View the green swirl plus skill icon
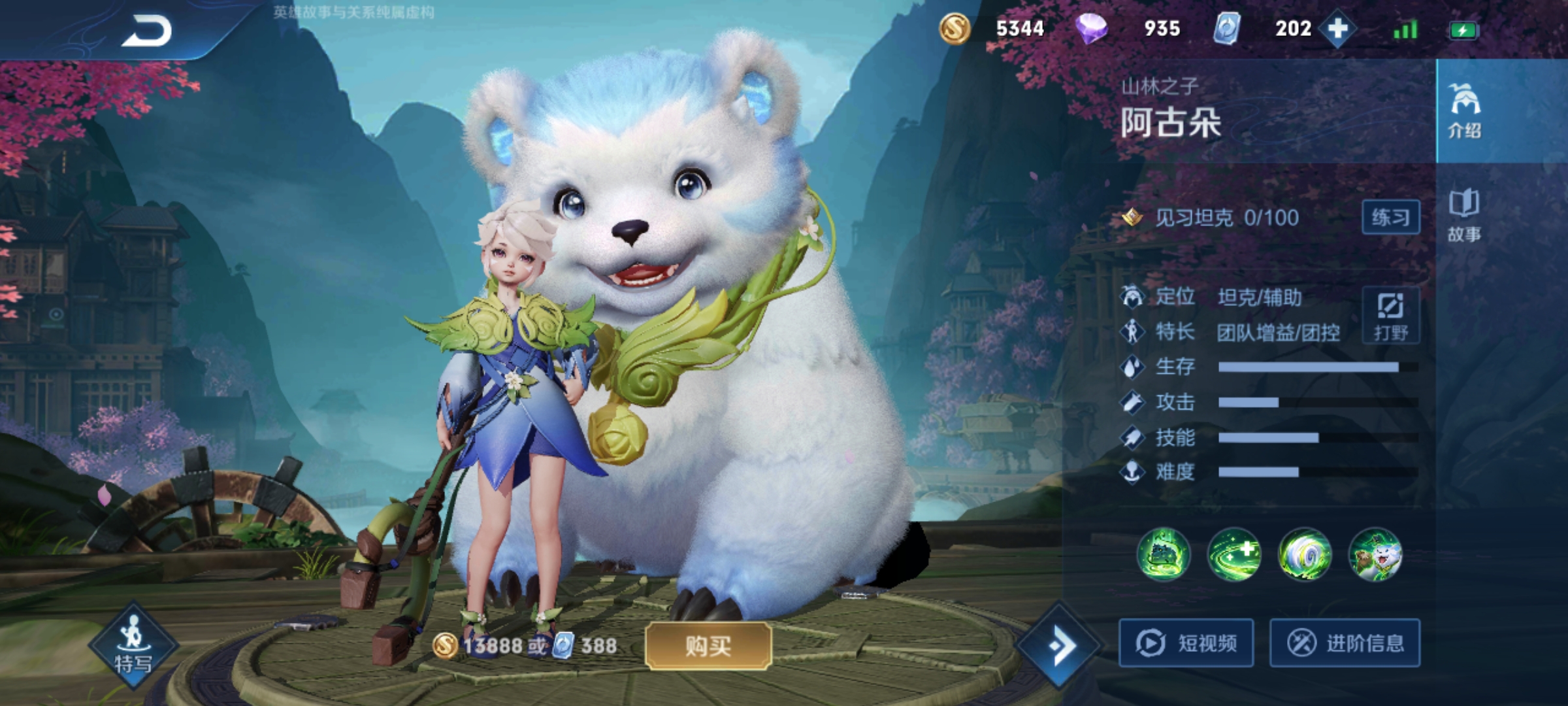Screen dimensions: 1568x706 [1234, 555]
